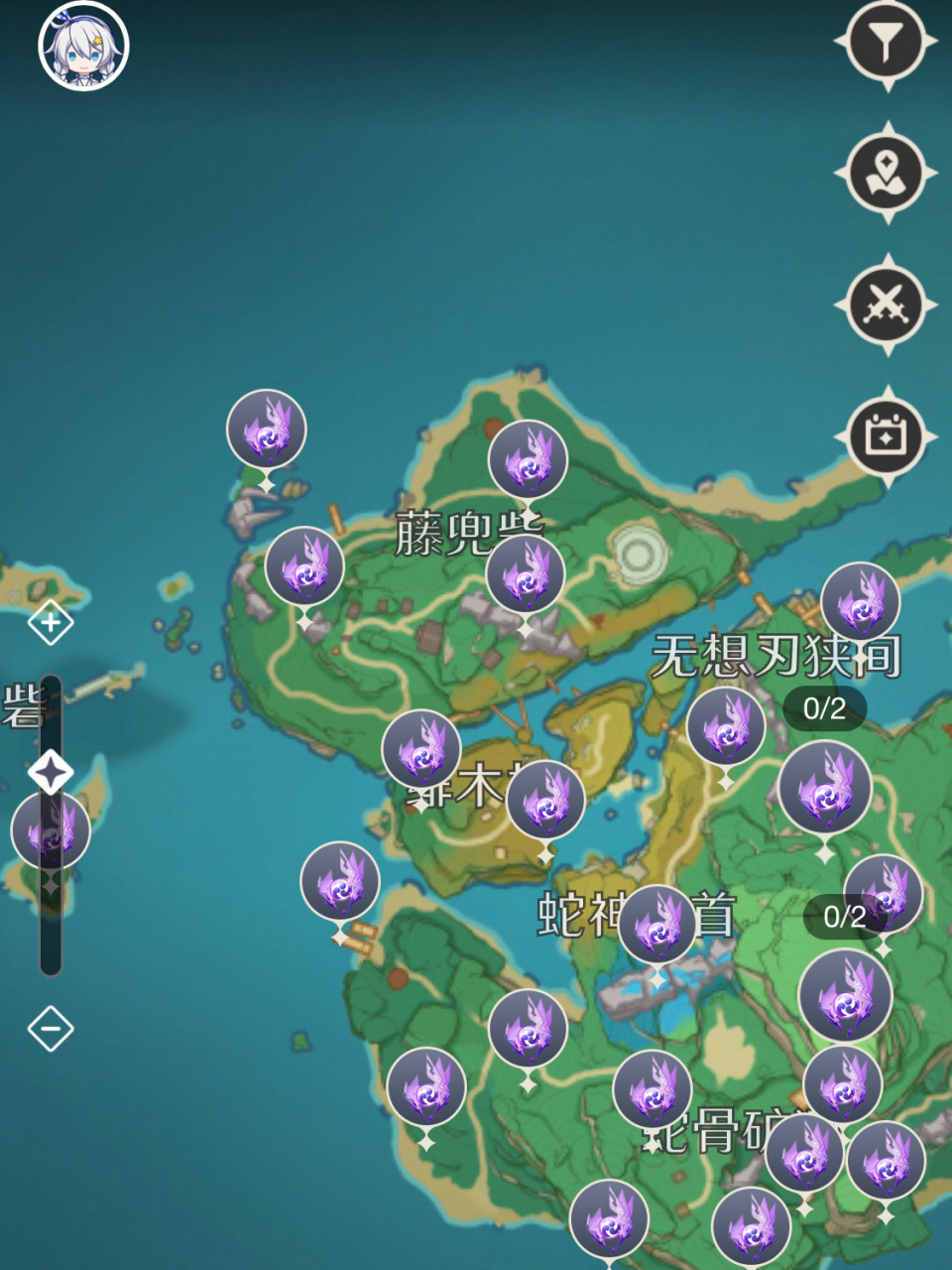This screenshot has width=952, height=1270.
Task: Open the map location pin button
Action: point(886,173)
